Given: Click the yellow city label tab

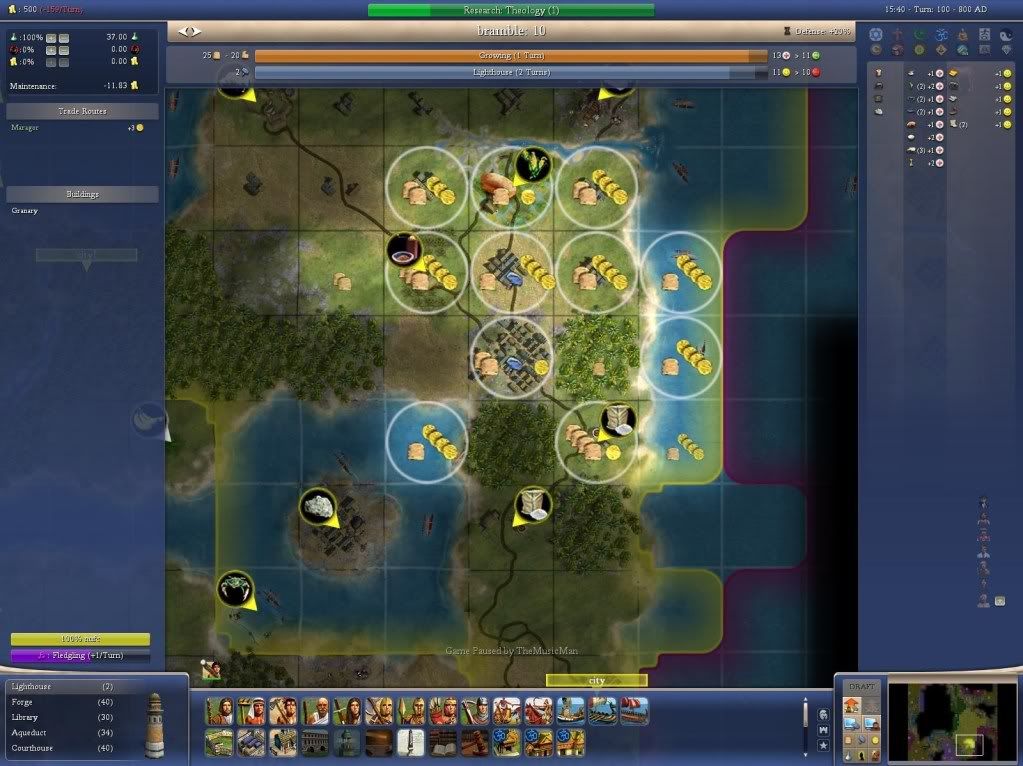Looking at the screenshot, I should coord(596,680).
